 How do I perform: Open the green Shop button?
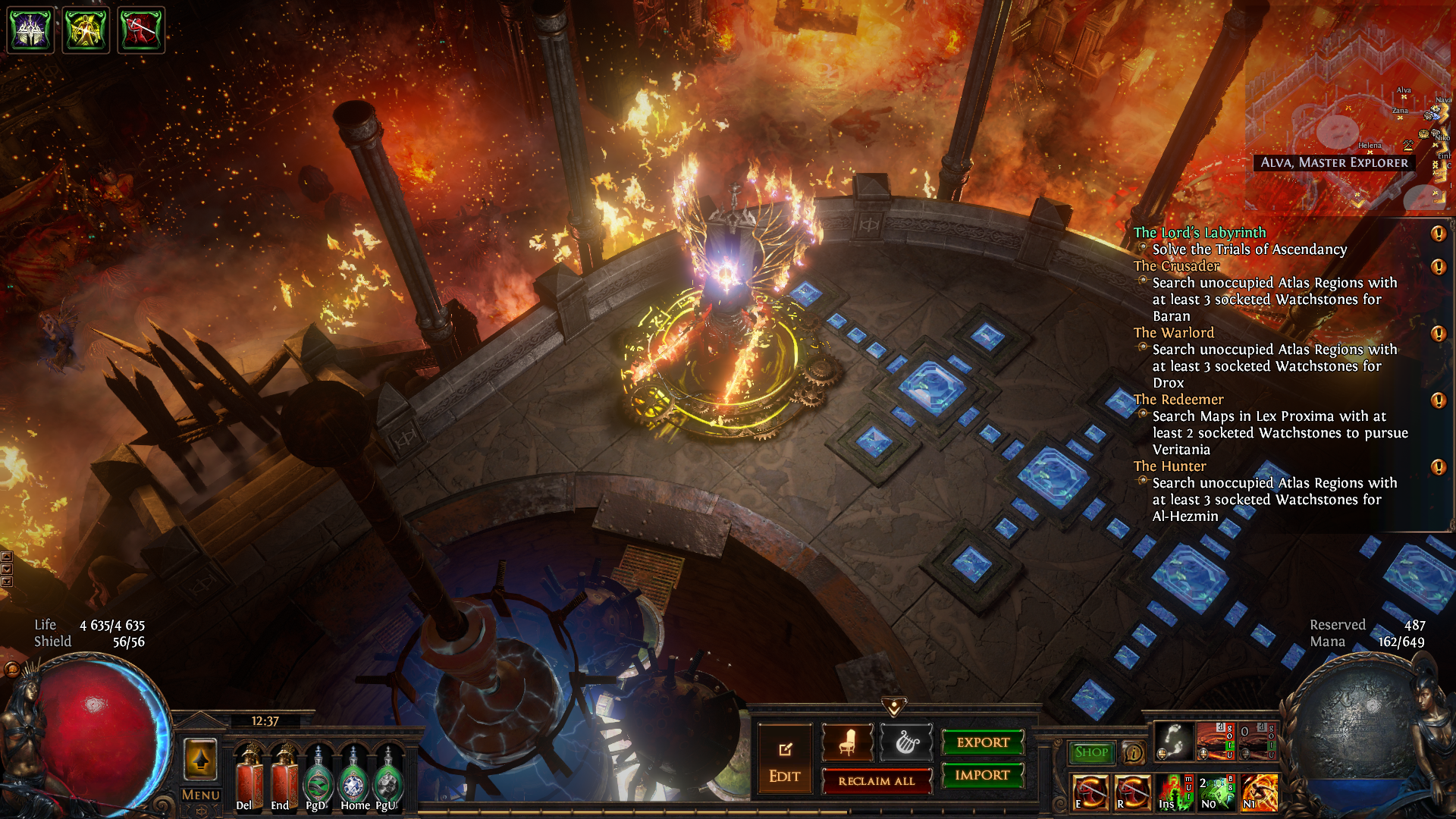pos(1091,752)
